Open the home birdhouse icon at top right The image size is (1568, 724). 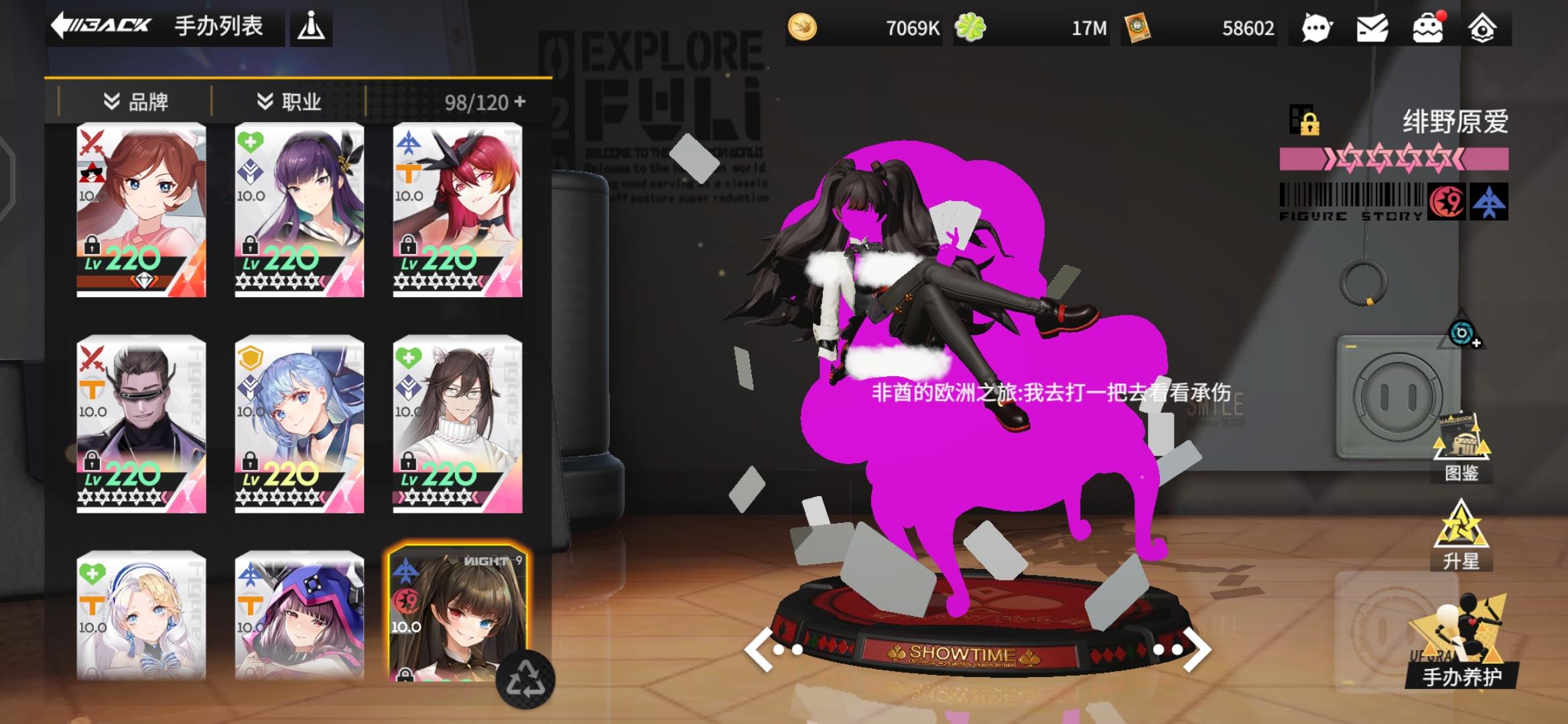coord(1485,28)
